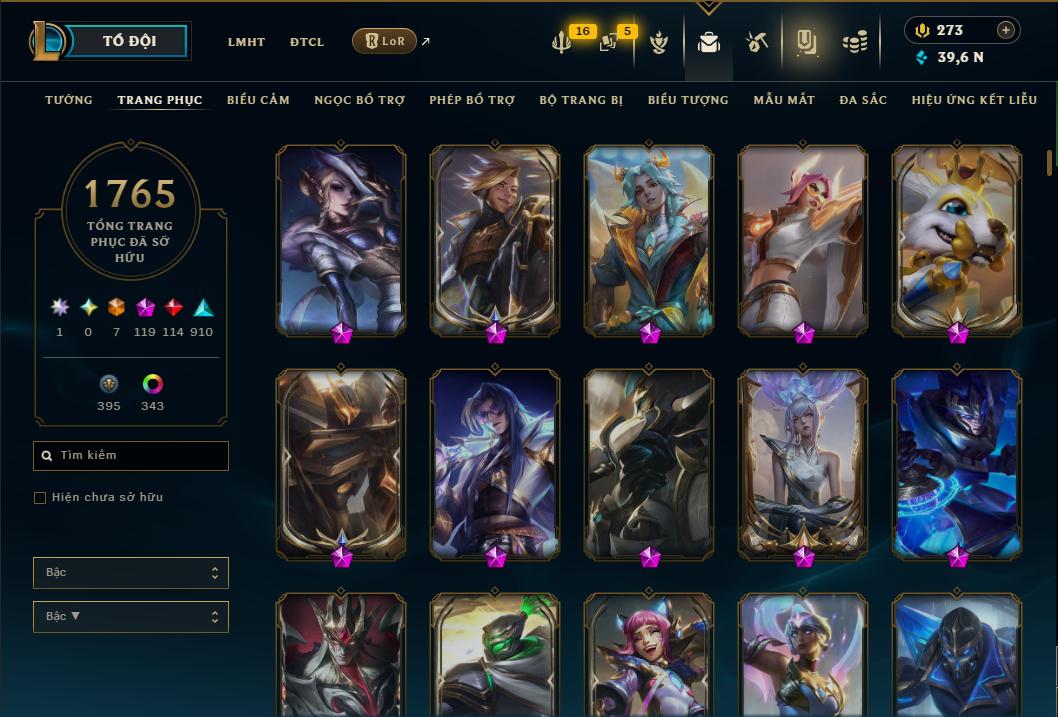This screenshot has height=717, width=1058.
Task: Open the Bậc ▼ sort order dropdown
Action: click(x=131, y=617)
